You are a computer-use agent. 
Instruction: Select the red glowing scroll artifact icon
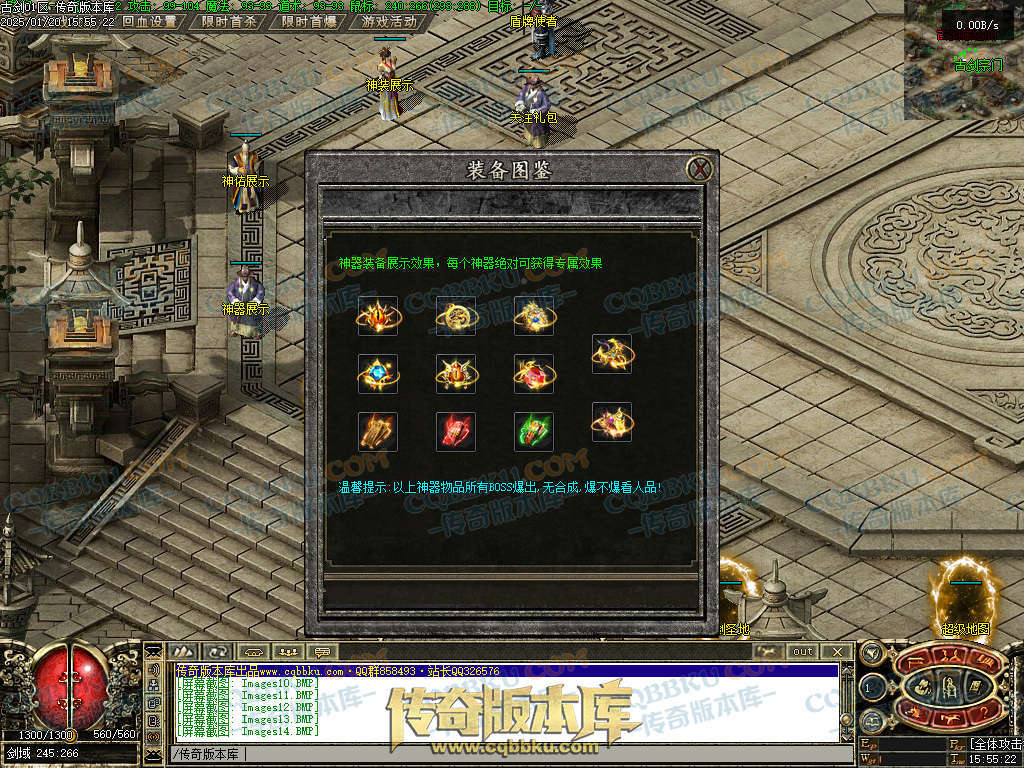(x=456, y=432)
